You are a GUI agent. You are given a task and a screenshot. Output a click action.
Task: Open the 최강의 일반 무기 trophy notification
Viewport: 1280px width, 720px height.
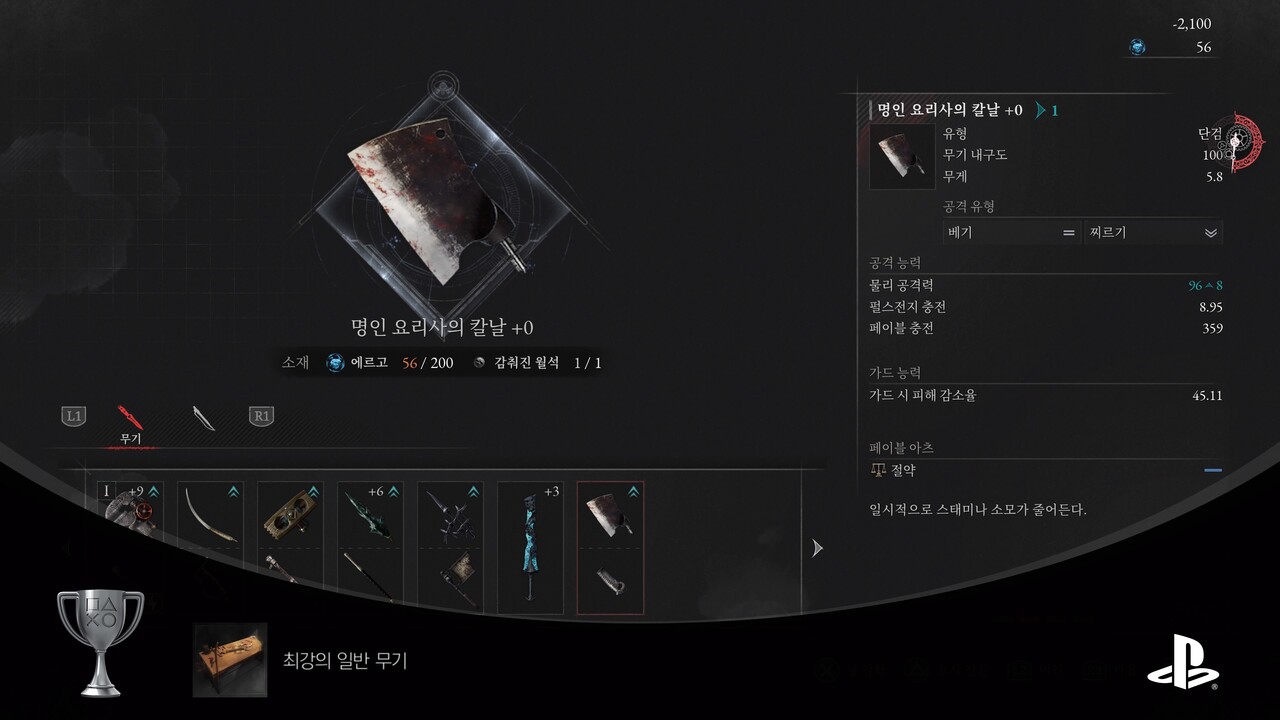300,660
